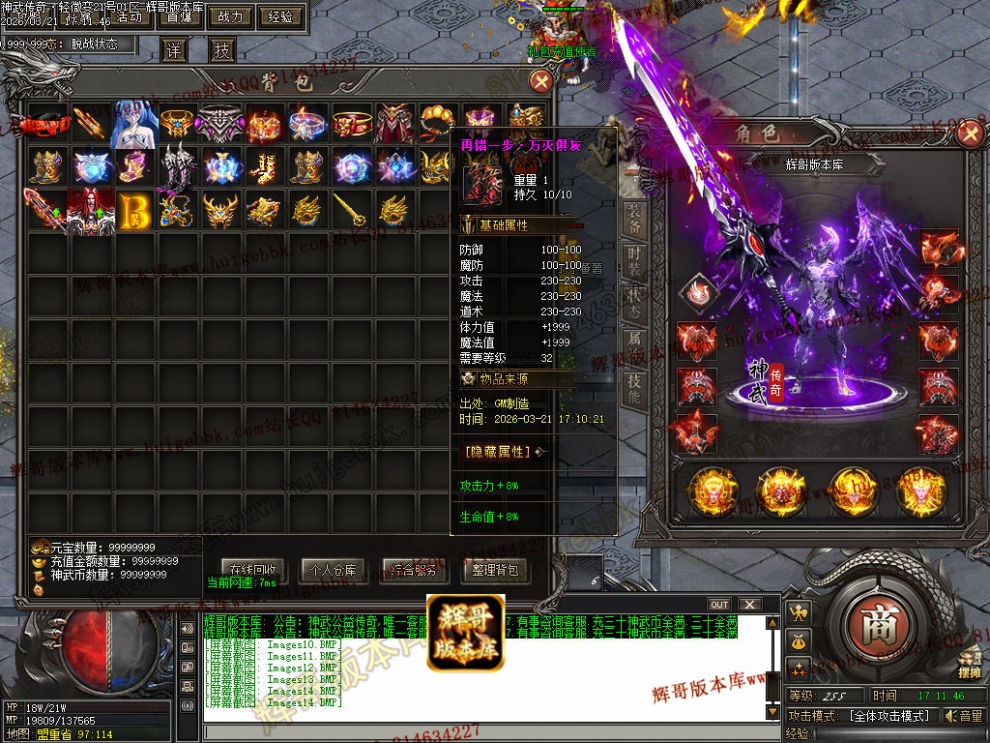The width and height of the screenshot is (990, 743).
Task: Select the red-haired demon portrait item
Action: point(91,209)
